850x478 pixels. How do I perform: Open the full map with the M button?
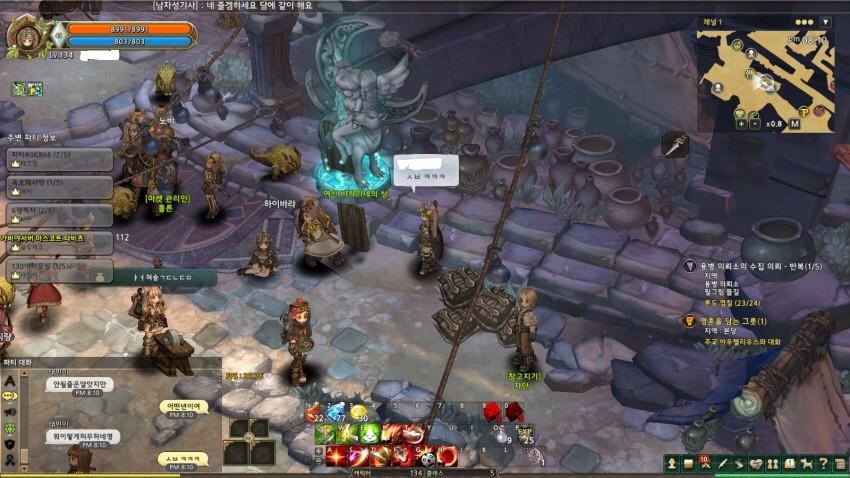point(795,124)
